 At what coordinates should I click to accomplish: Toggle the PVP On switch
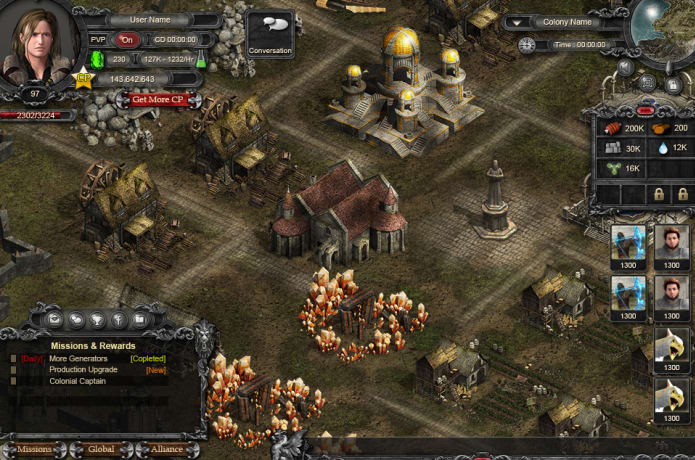coord(127,40)
